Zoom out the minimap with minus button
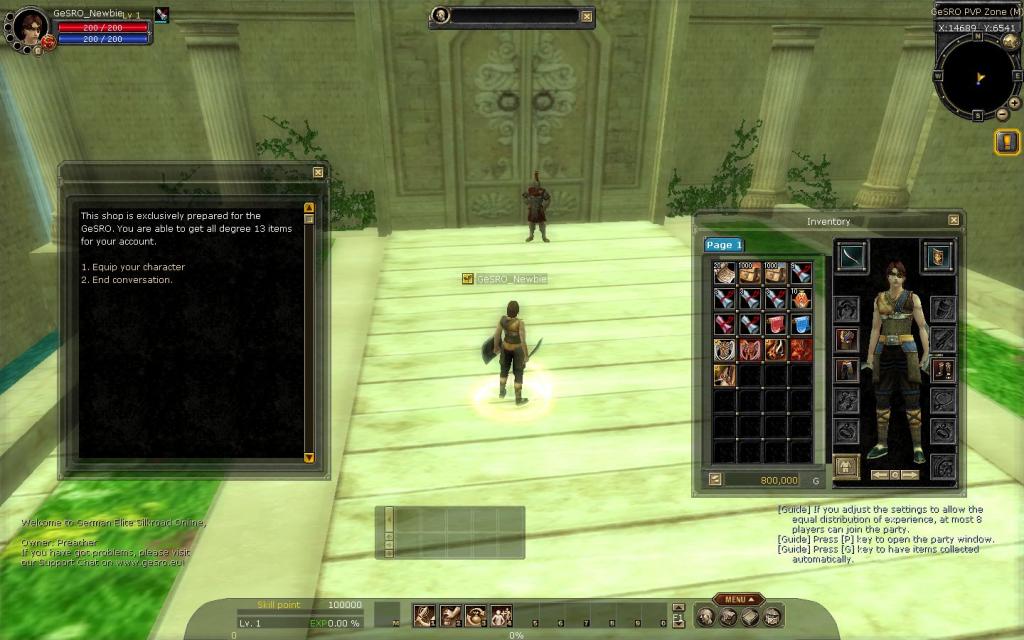This screenshot has width=1024, height=640. 1003,114
